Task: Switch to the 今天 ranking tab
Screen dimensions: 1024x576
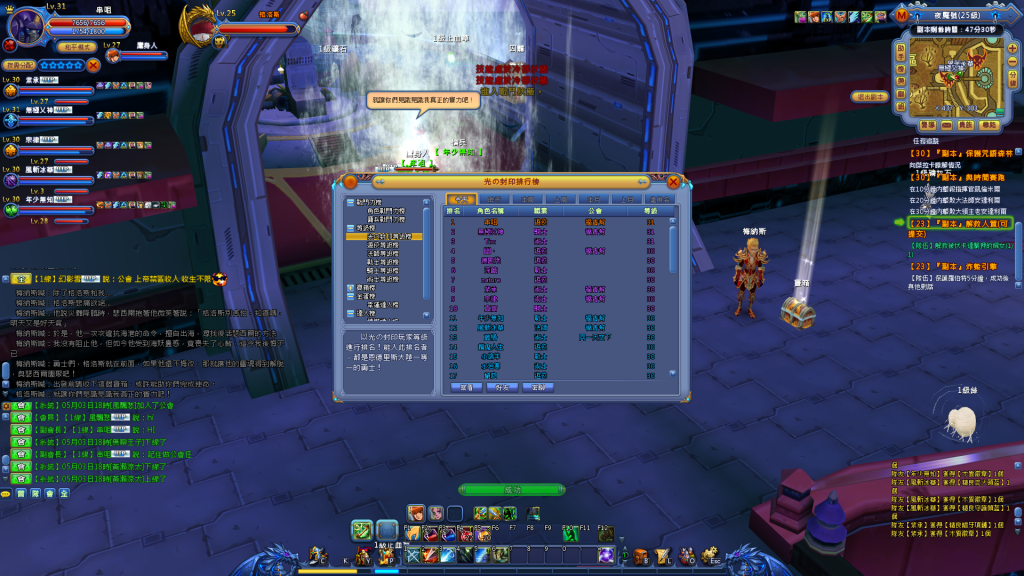Action: pyautogui.click(x=461, y=200)
